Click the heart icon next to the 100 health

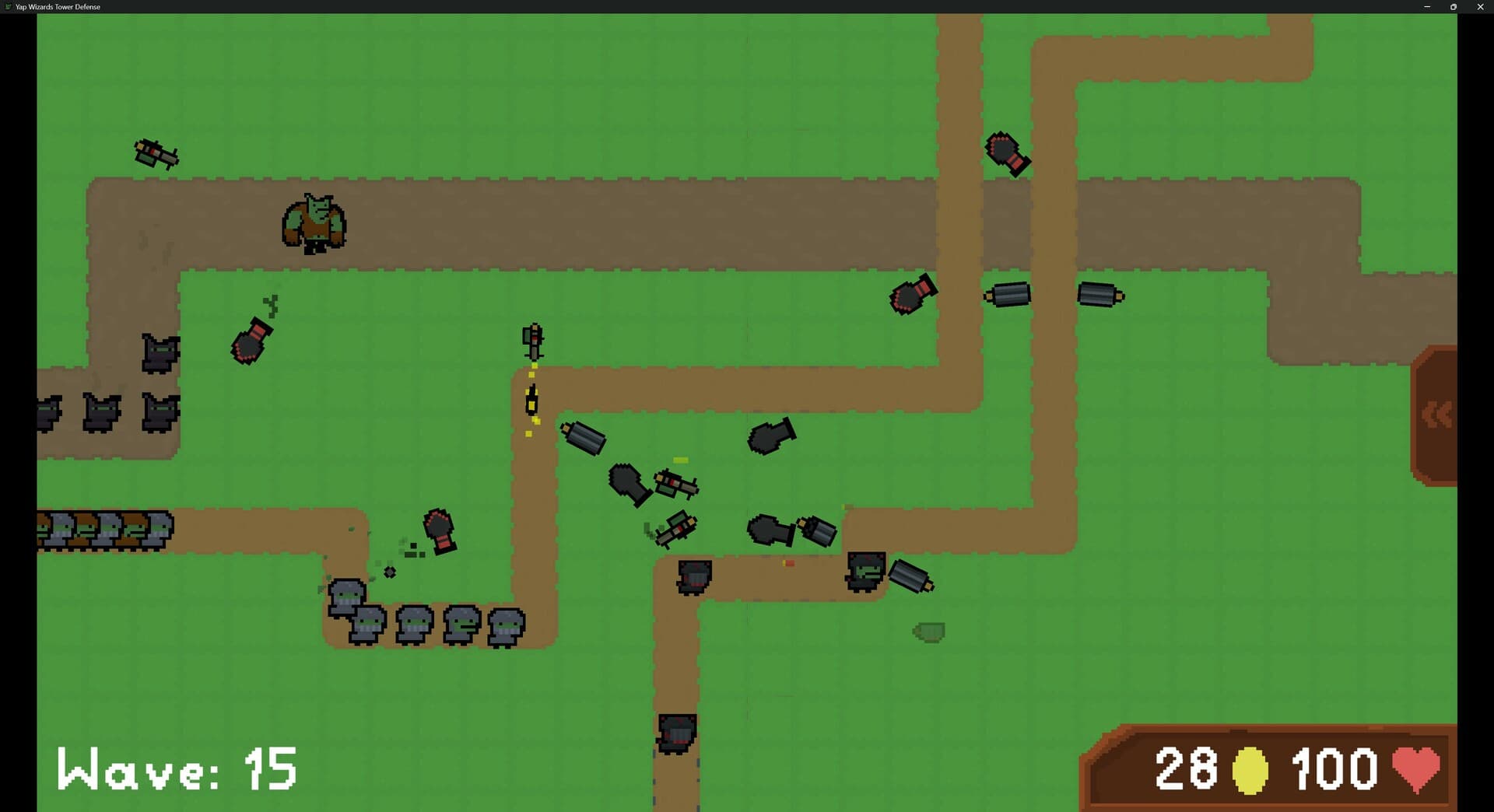(1419, 768)
